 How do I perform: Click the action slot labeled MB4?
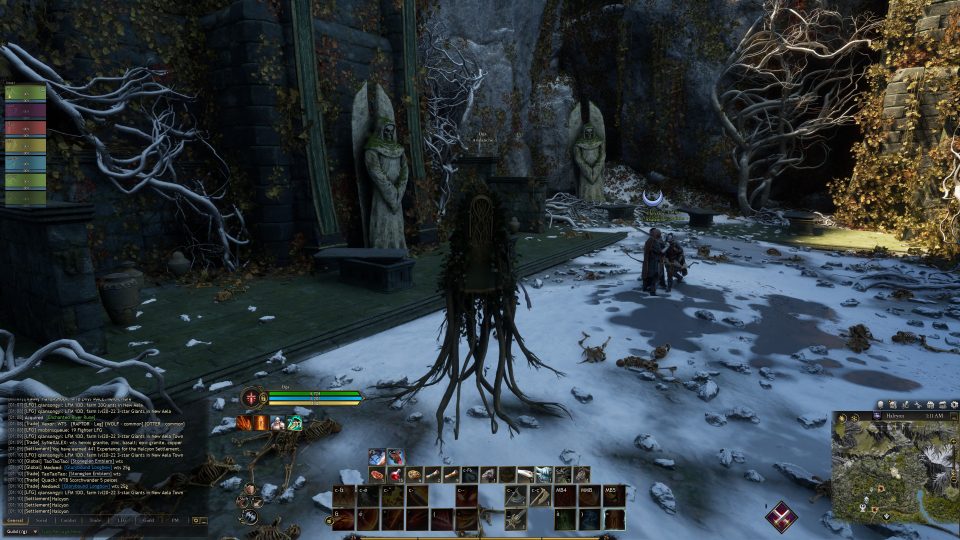coord(565,495)
